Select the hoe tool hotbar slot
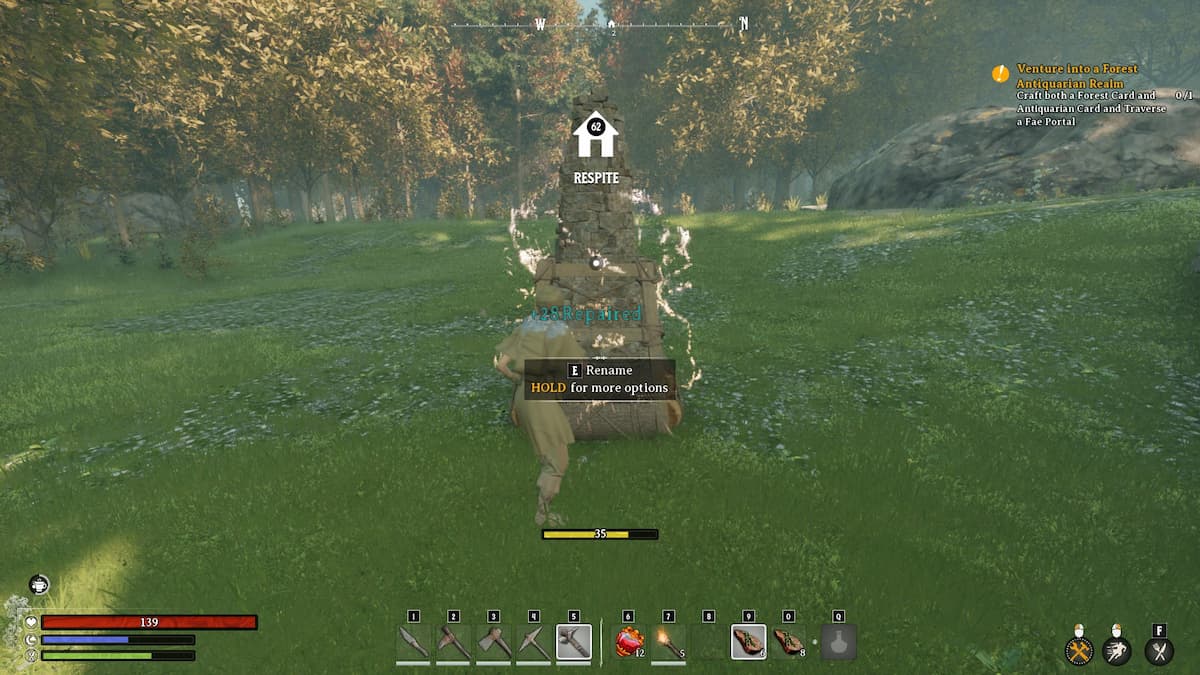 coord(453,642)
